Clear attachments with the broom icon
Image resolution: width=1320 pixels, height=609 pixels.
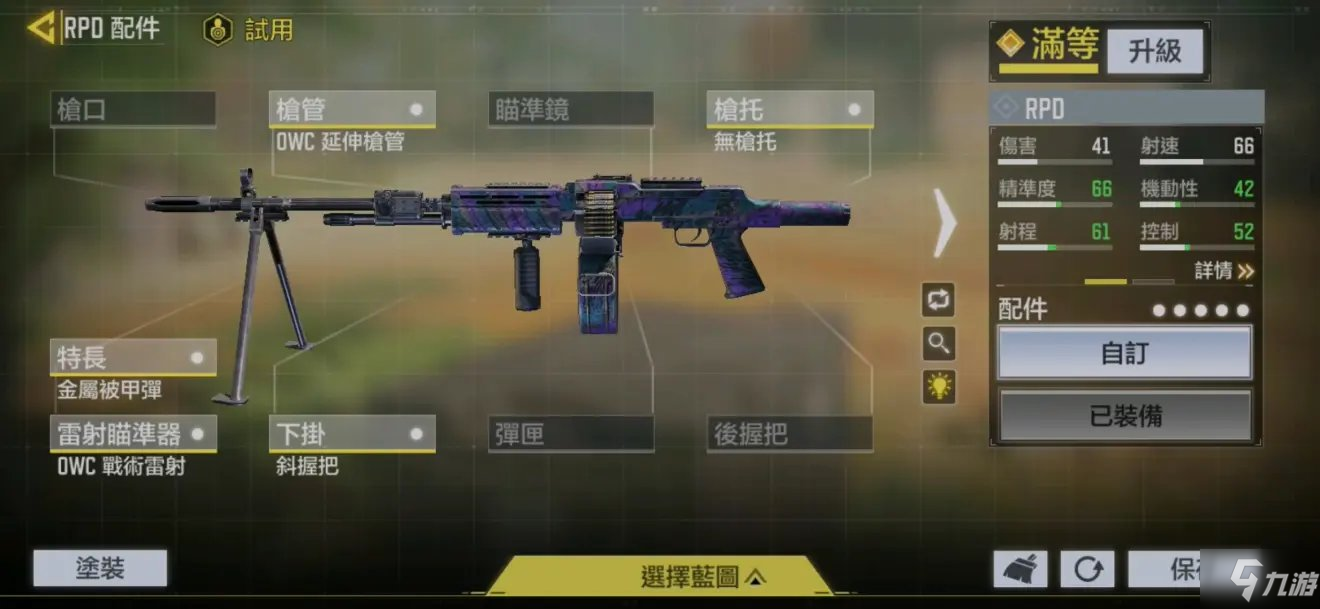tap(1020, 569)
